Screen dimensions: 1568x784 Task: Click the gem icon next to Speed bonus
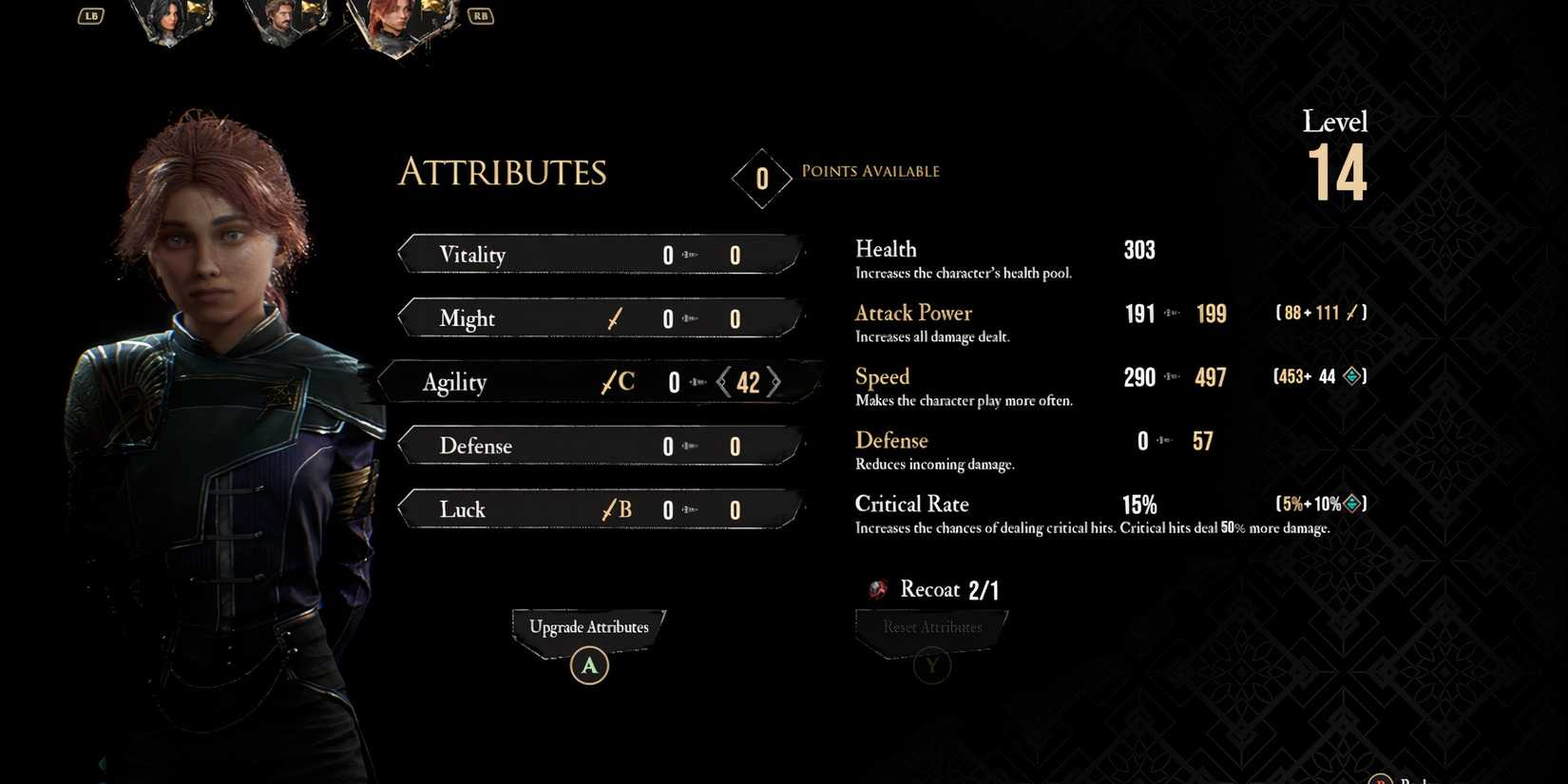pyautogui.click(x=1353, y=376)
